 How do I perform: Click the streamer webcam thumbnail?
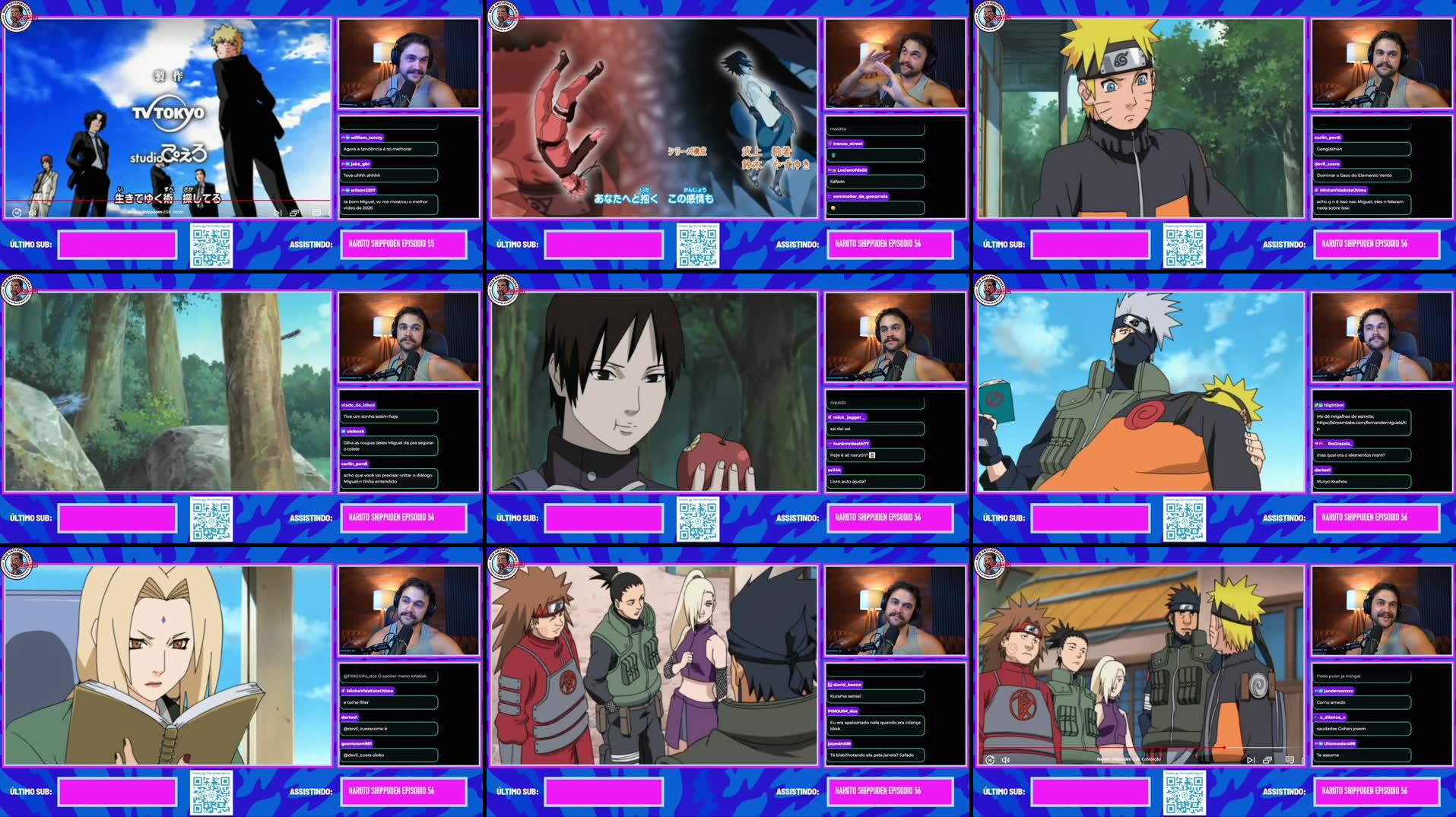pyautogui.click(x=409, y=64)
